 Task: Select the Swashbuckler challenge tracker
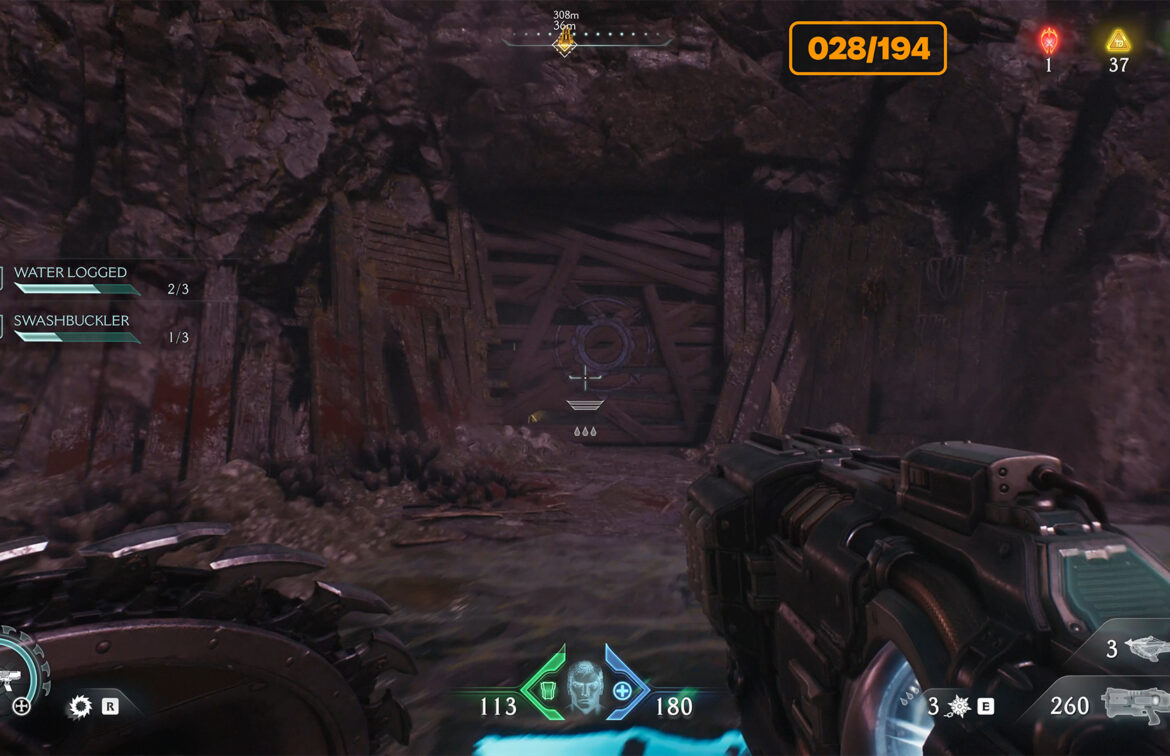(x=72, y=321)
